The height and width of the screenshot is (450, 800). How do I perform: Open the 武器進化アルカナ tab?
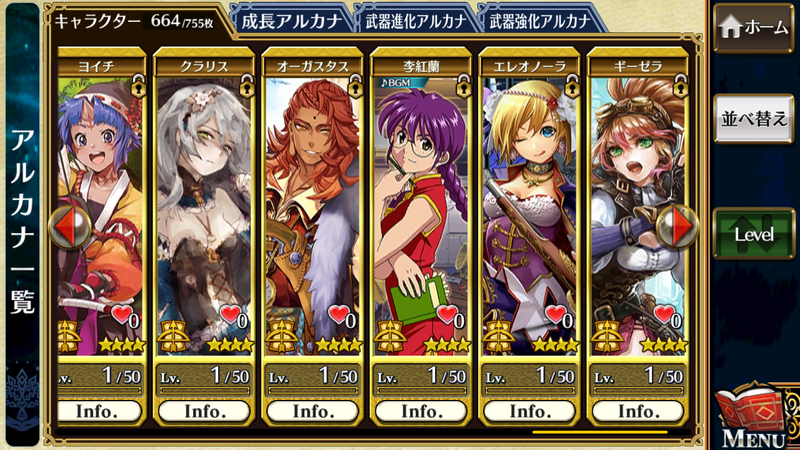pyautogui.click(x=413, y=19)
